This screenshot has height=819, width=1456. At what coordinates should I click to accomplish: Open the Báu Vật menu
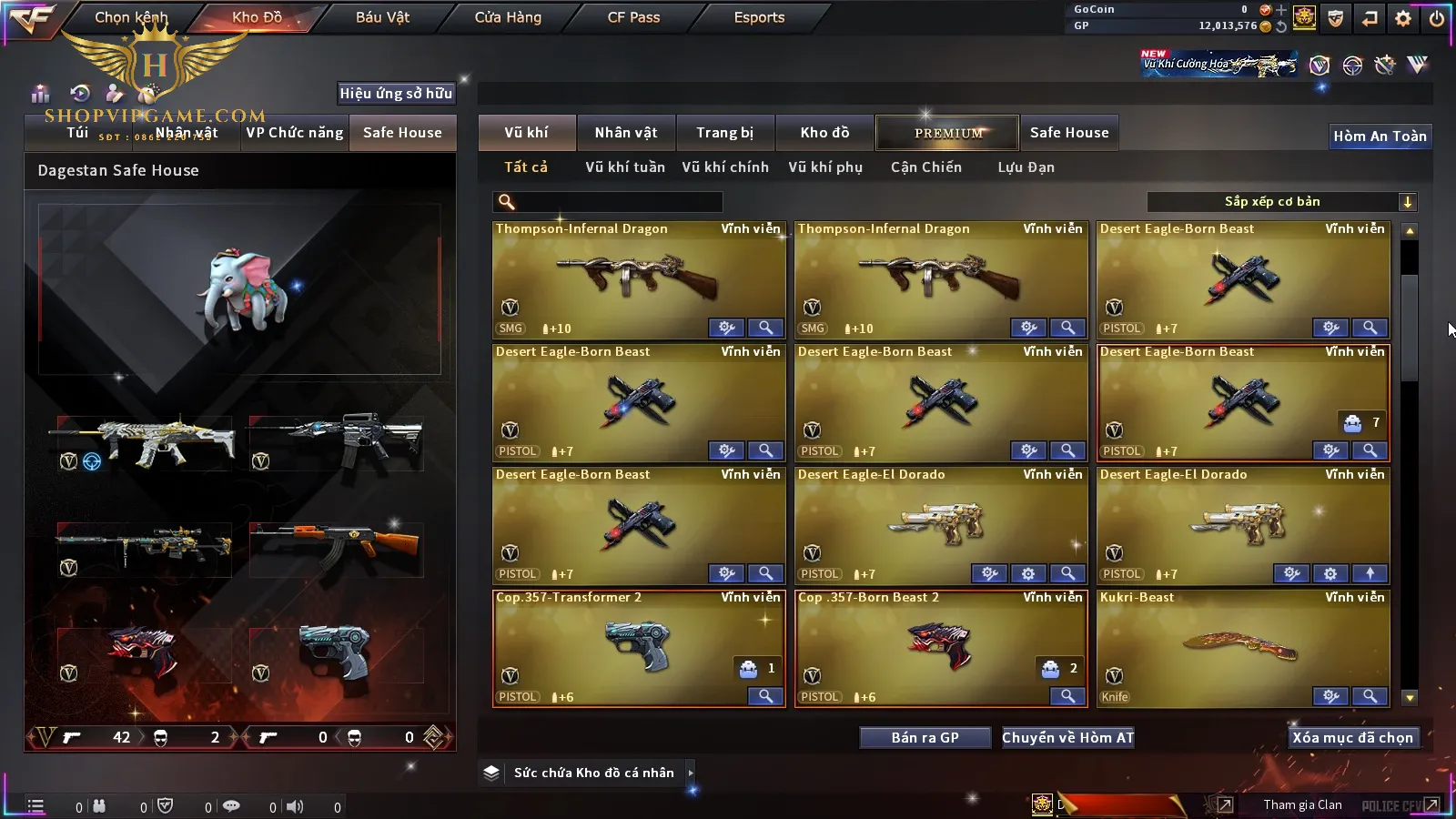pyautogui.click(x=382, y=17)
